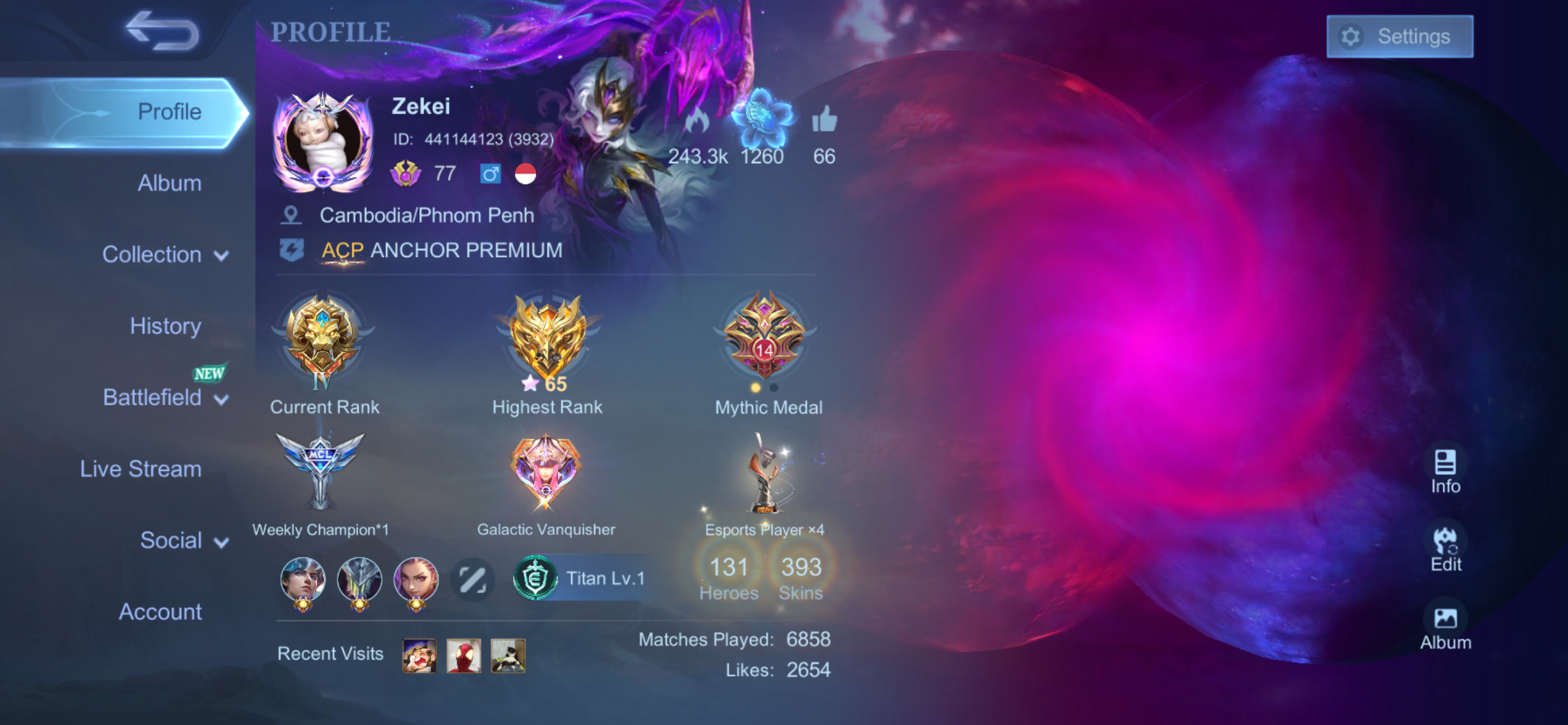Click Zekei's profile avatar
Viewport: 1568px width, 725px height.
(x=323, y=141)
